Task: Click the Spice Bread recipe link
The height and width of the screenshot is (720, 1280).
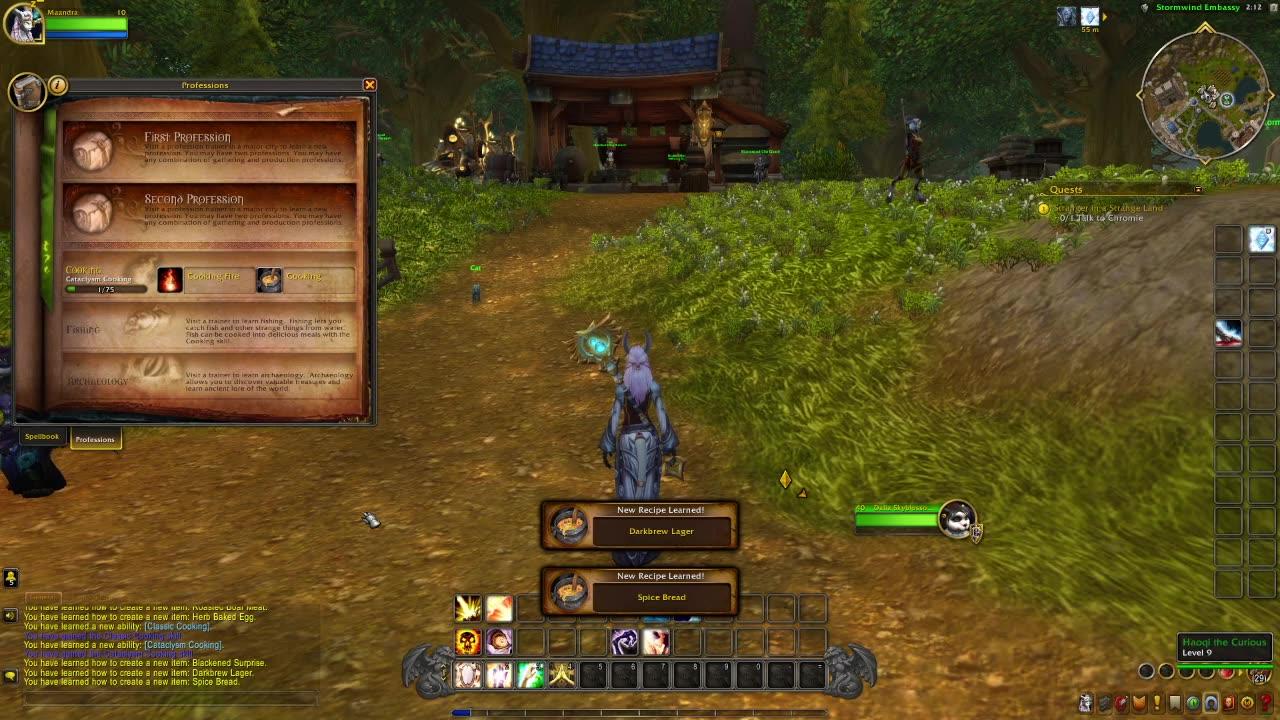Action: click(661, 597)
